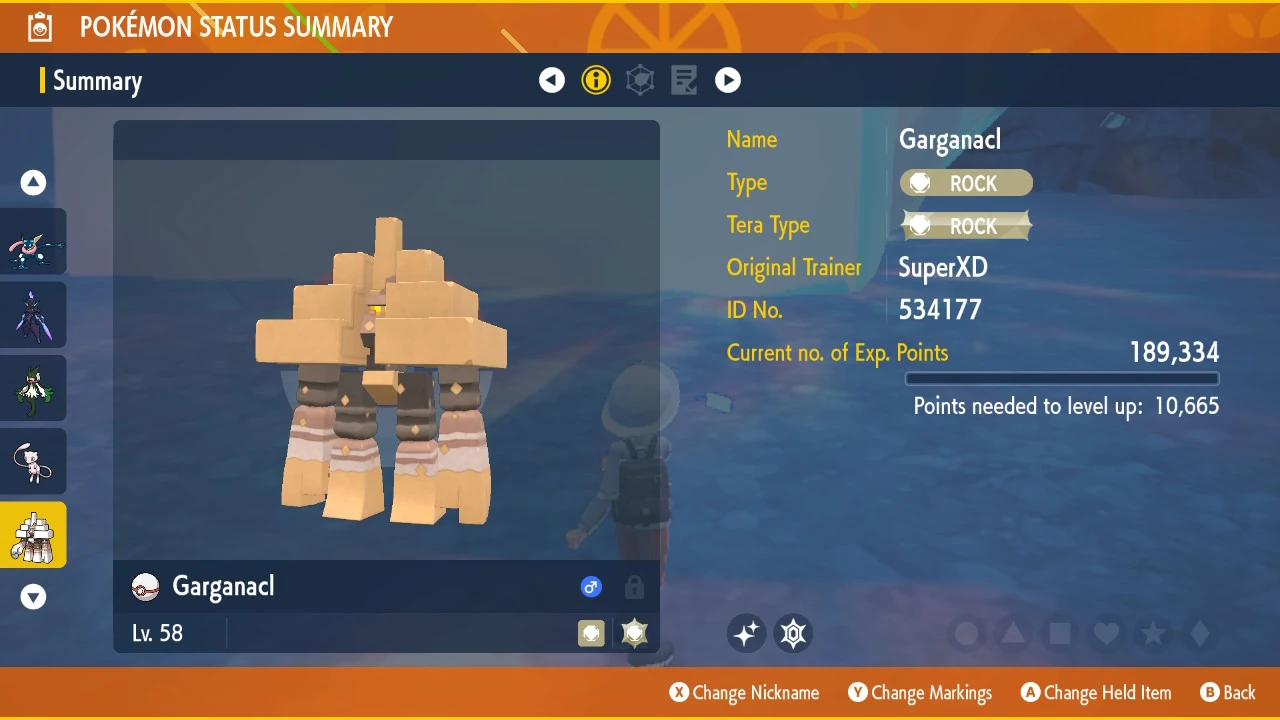This screenshot has height=720, width=1280.
Task: Select the Mew thumbnail in the sidebar
Action: (x=33, y=461)
